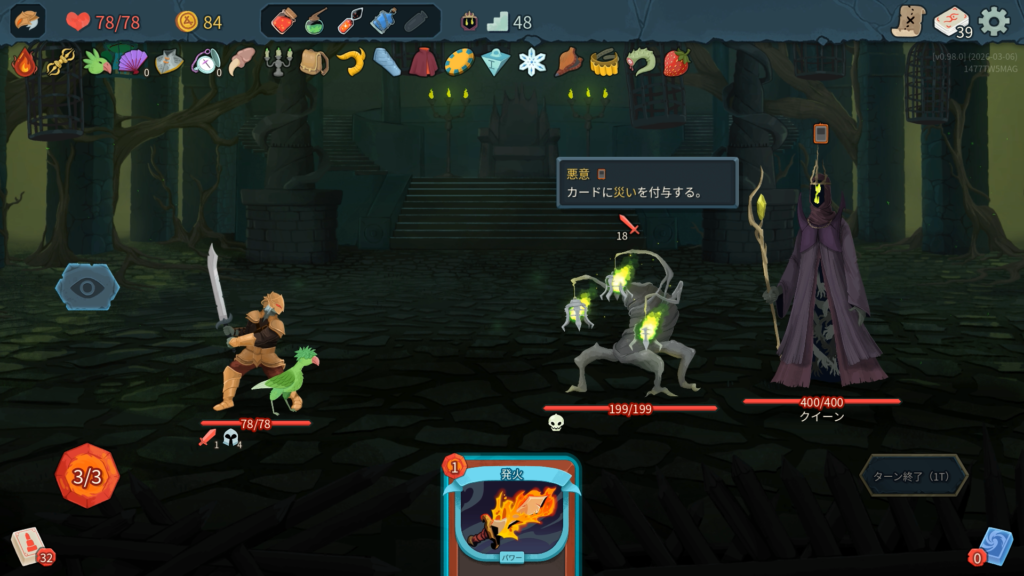Inspect the snowflake relic
Screen dimensions: 1024x576
(x=532, y=63)
